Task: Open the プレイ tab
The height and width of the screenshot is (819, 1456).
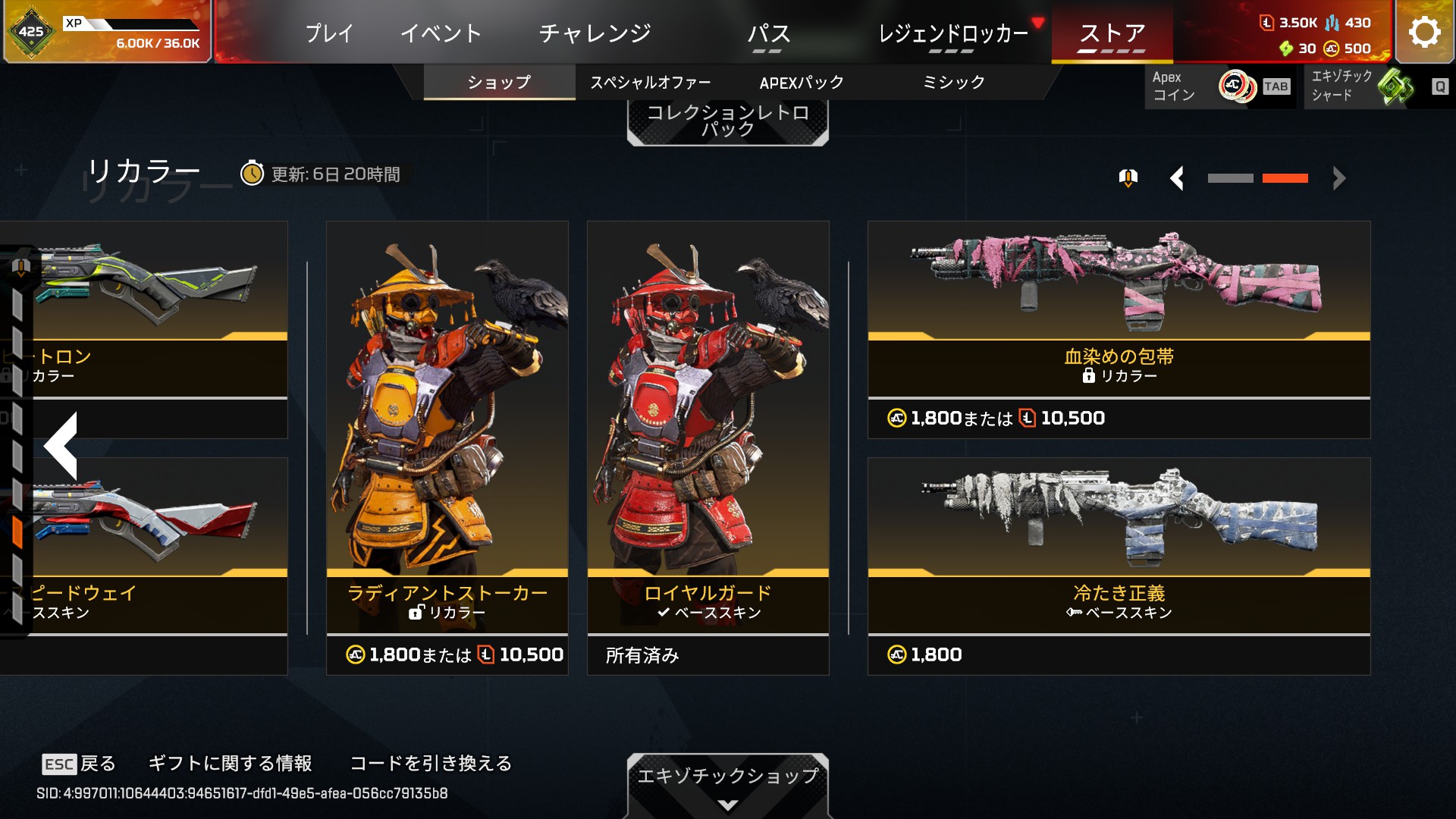Action: coord(329,33)
